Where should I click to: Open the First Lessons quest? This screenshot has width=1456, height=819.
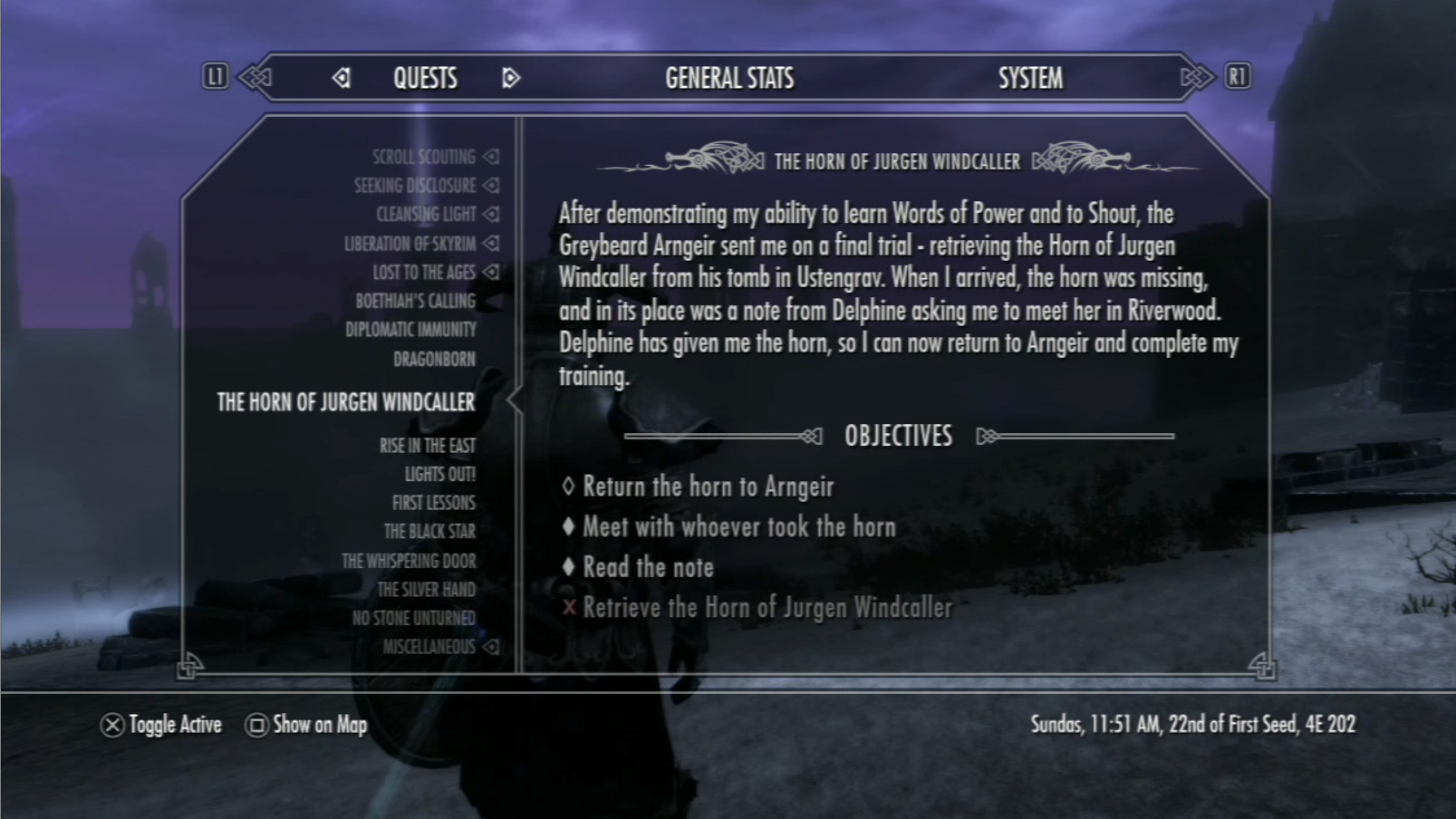point(433,503)
